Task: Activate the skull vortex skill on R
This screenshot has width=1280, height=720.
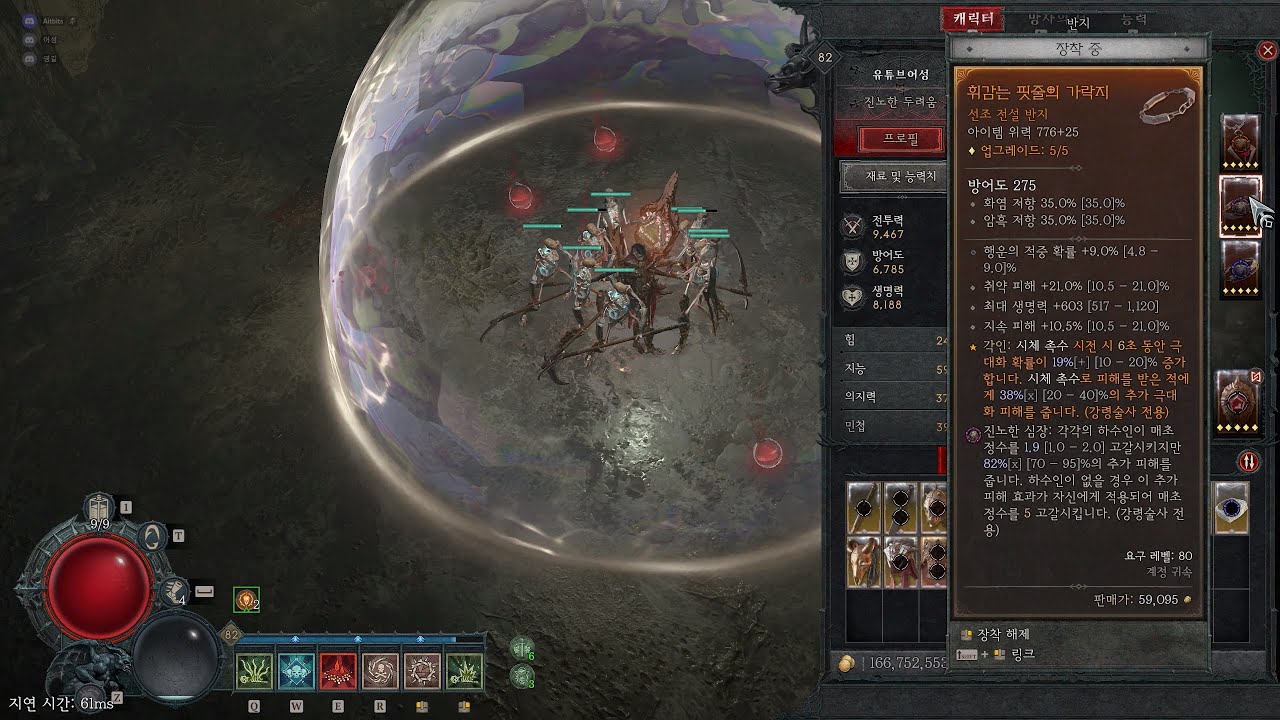Action: pyautogui.click(x=380, y=671)
